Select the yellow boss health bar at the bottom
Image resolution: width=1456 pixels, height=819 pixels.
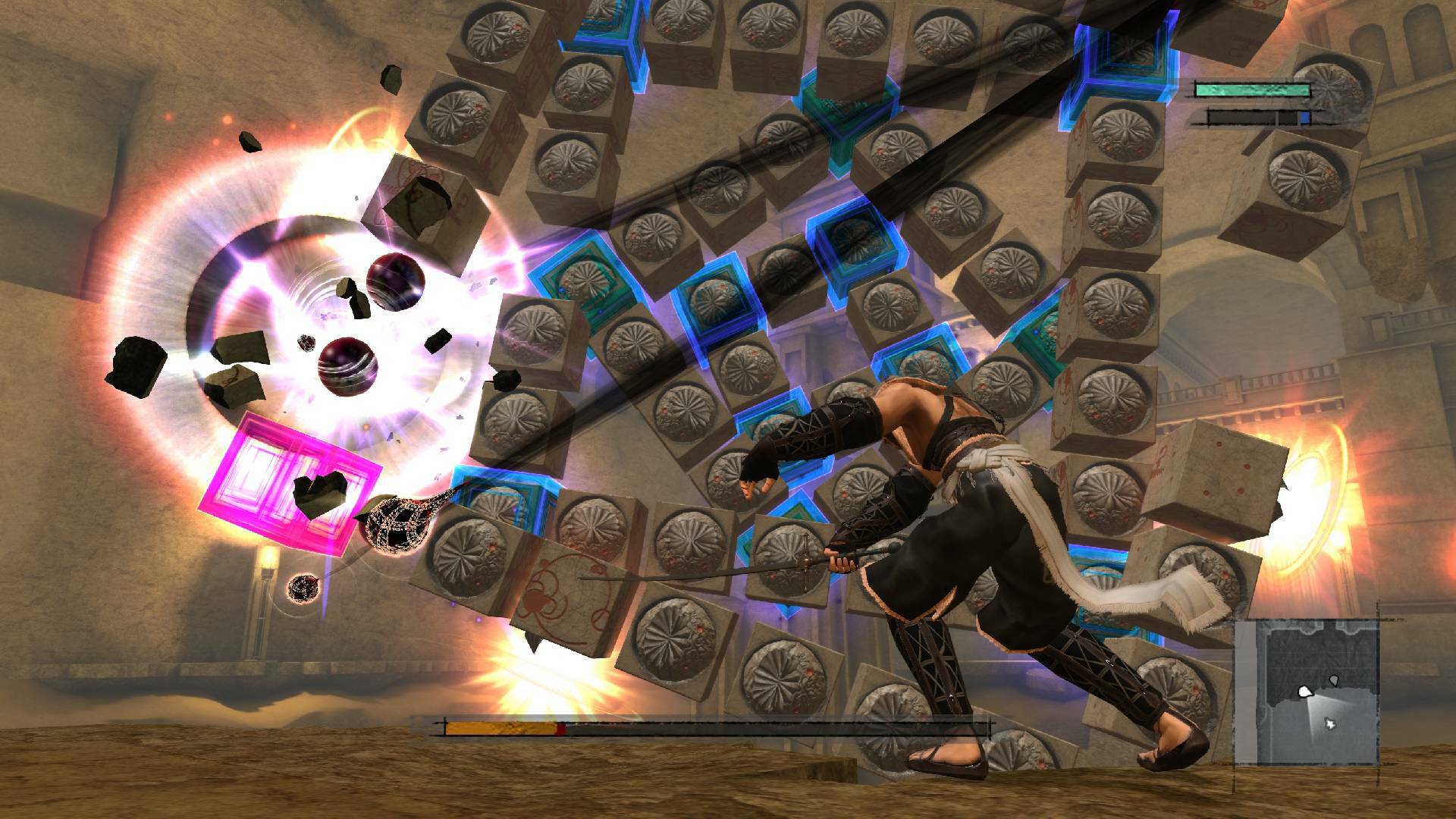[500, 728]
